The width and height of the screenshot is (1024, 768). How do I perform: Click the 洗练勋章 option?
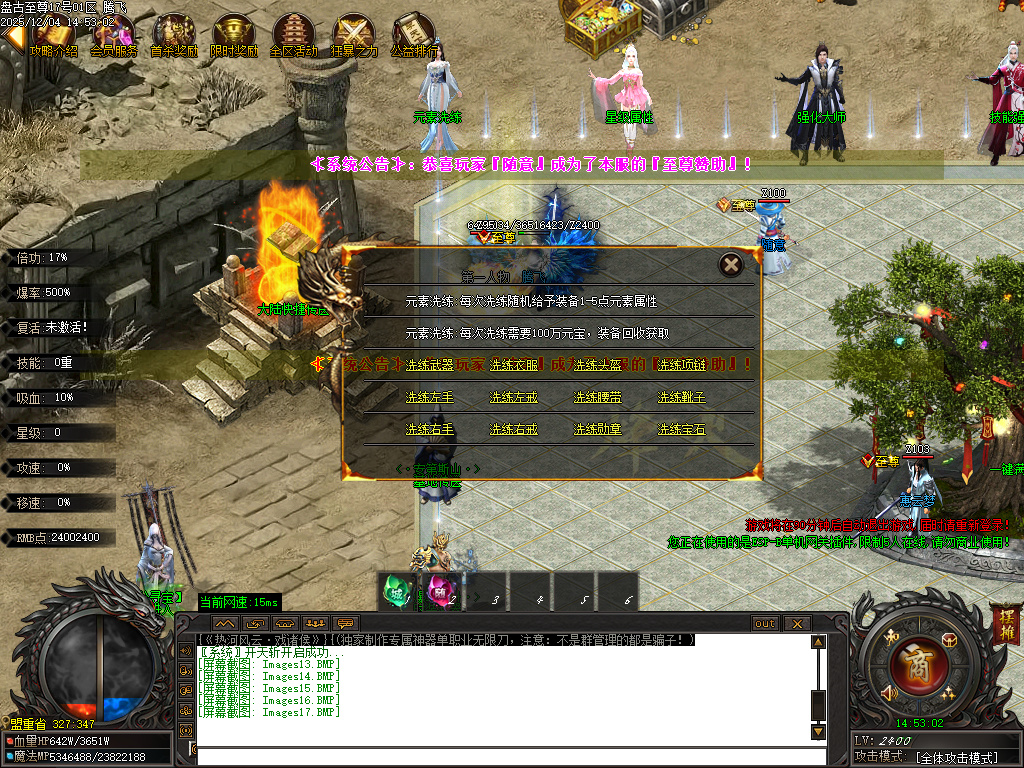(x=597, y=429)
